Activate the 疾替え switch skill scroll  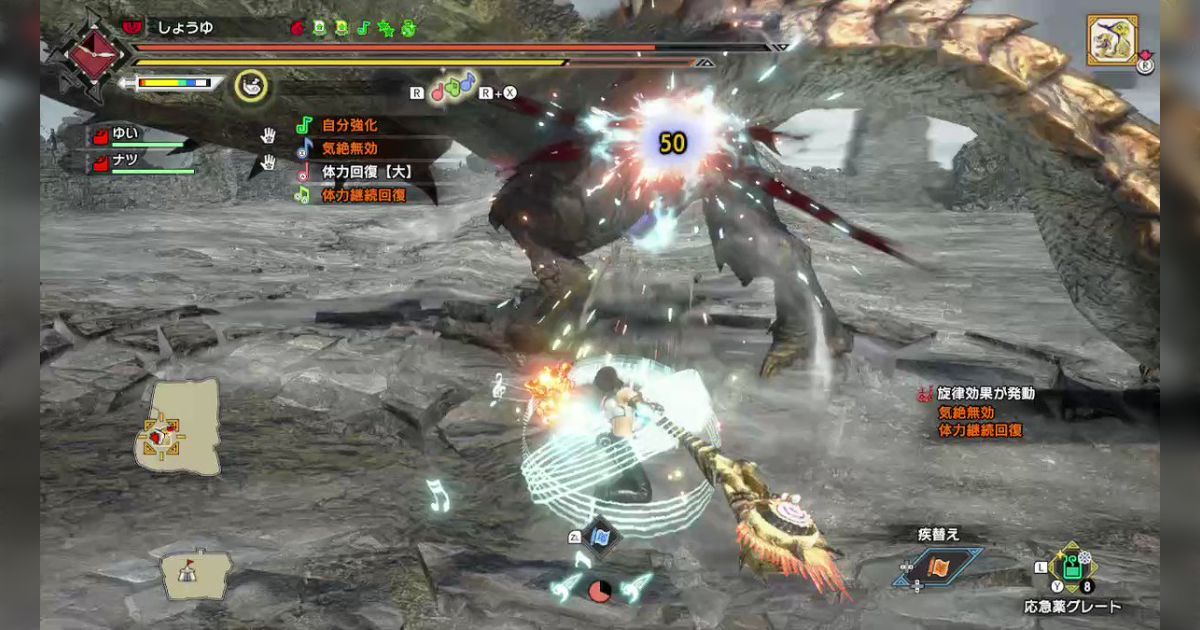[x=937, y=567]
